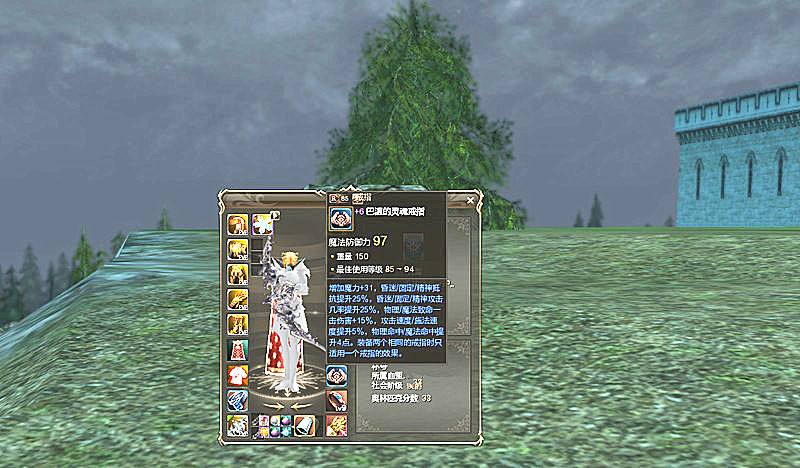Select the blue bracelet equipment slot
The image size is (800, 468).
click(x=238, y=400)
